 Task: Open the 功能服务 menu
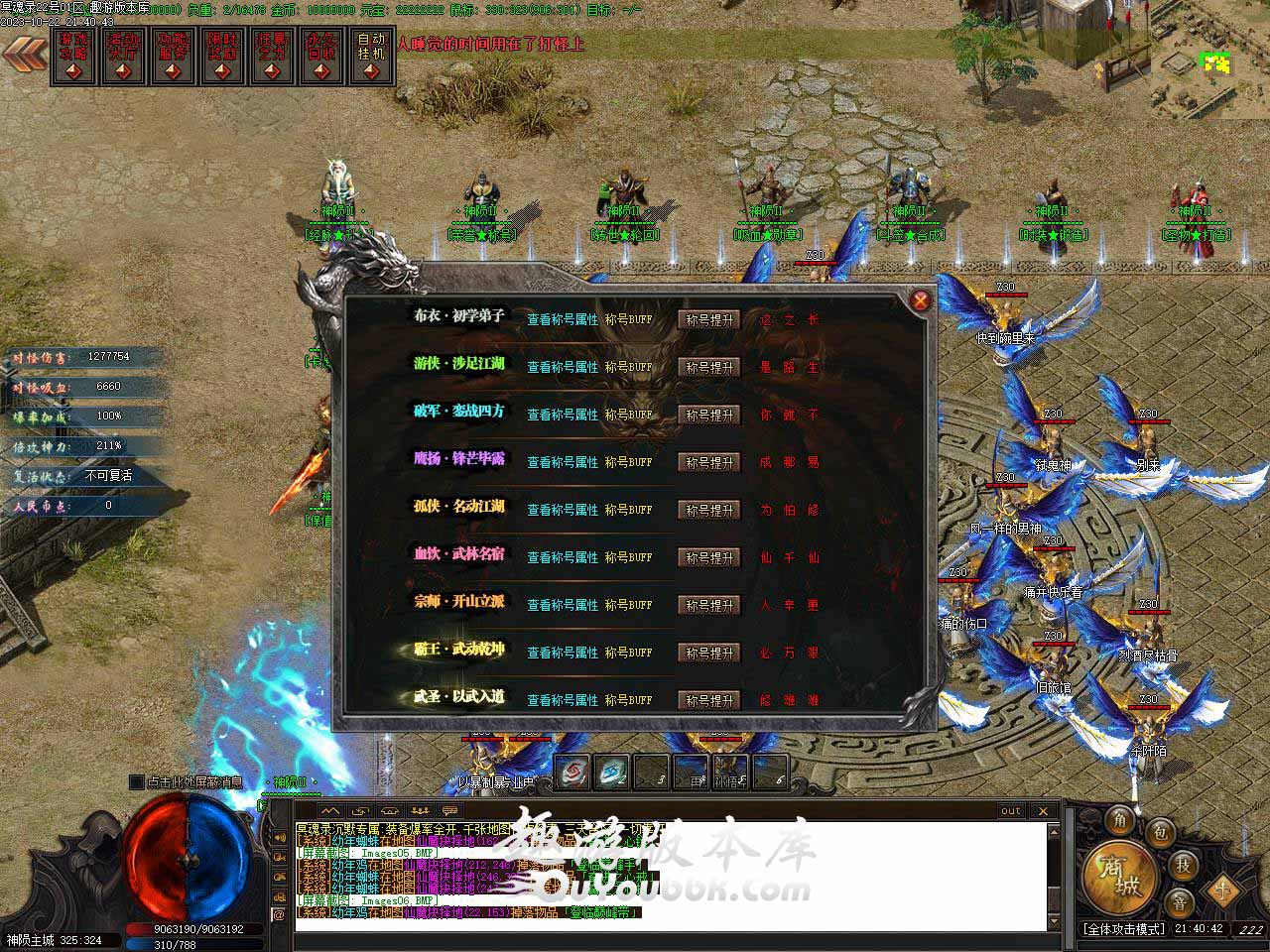pyautogui.click(x=173, y=56)
